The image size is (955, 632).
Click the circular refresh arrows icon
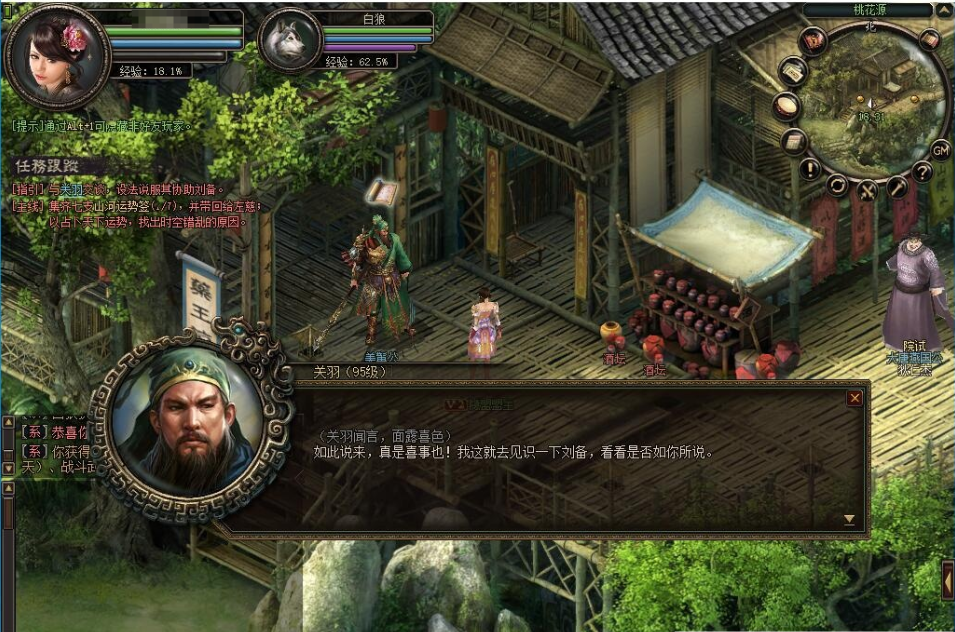[837, 185]
